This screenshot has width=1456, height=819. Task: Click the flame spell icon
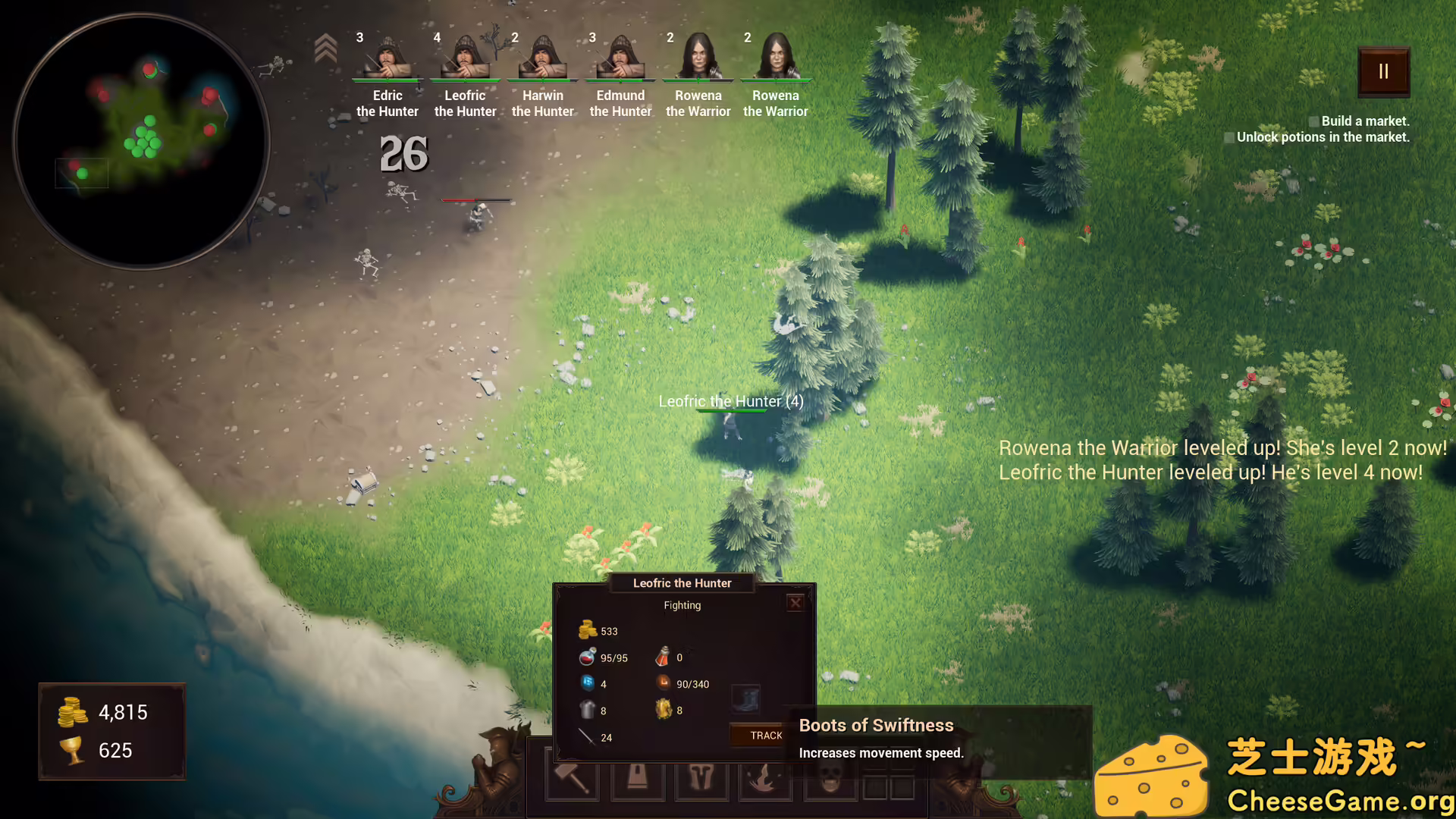coord(764,778)
